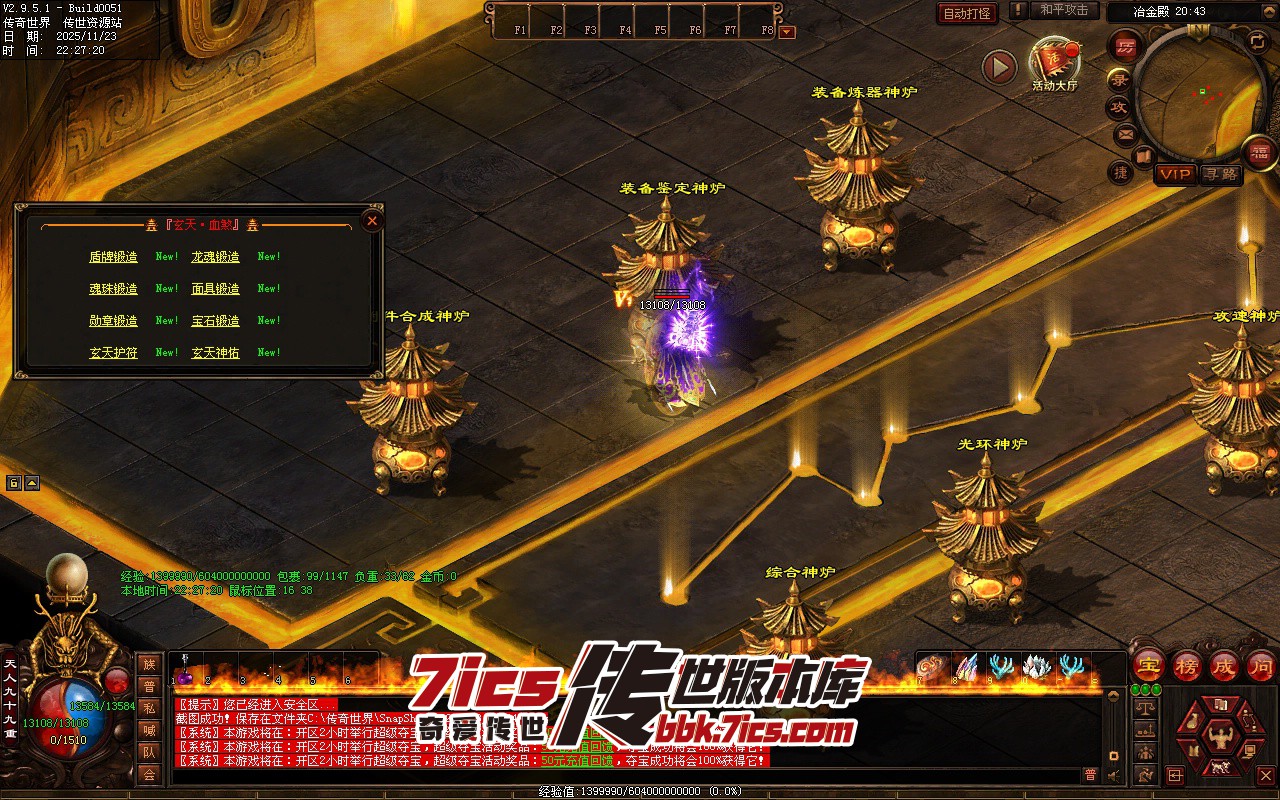Image resolution: width=1280 pixels, height=800 pixels.
Task: Choose the 龙魂锻造 forging option
Action: [216, 257]
